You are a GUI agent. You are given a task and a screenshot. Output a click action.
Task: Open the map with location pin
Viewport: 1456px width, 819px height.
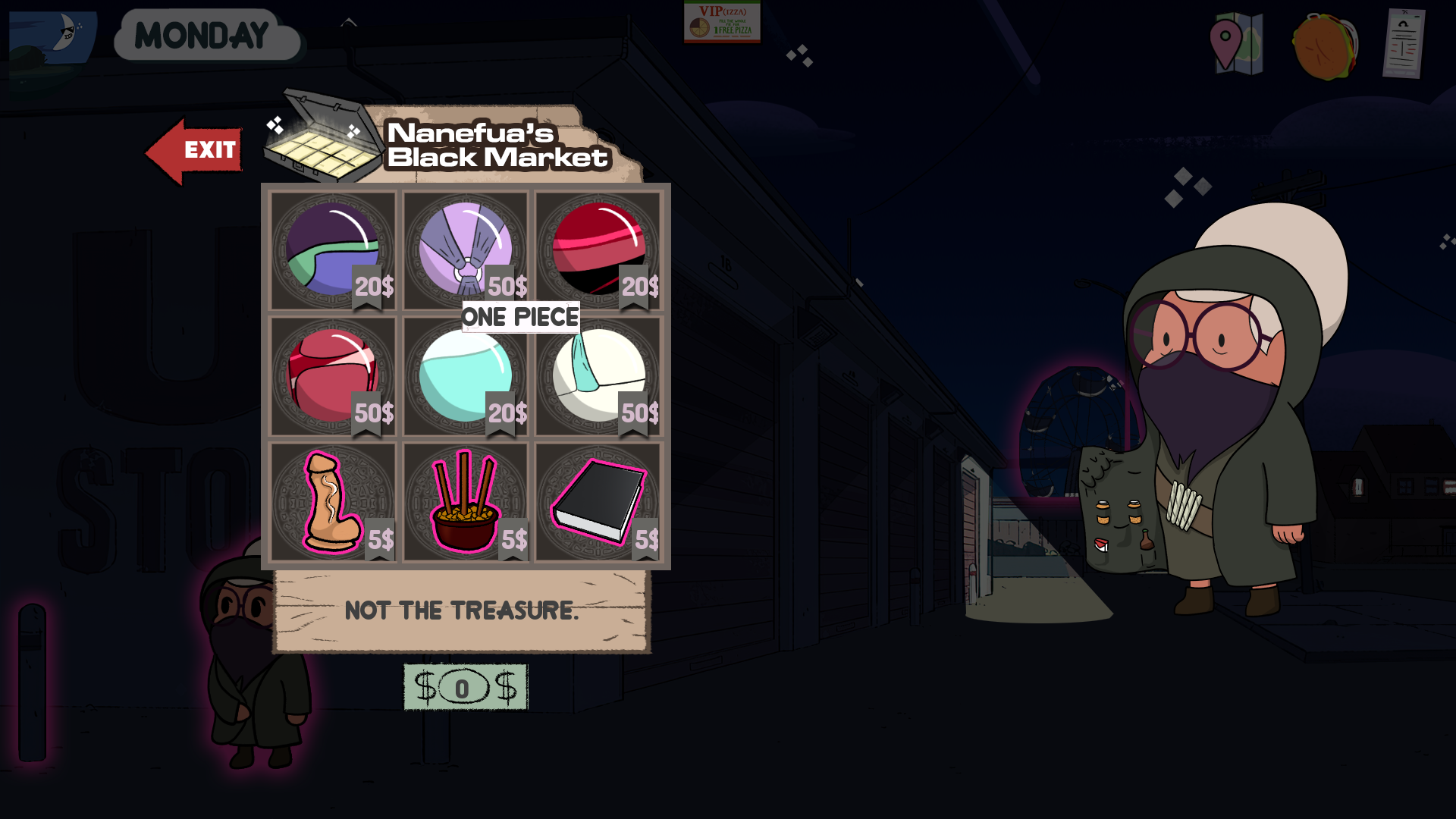click(x=1236, y=43)
